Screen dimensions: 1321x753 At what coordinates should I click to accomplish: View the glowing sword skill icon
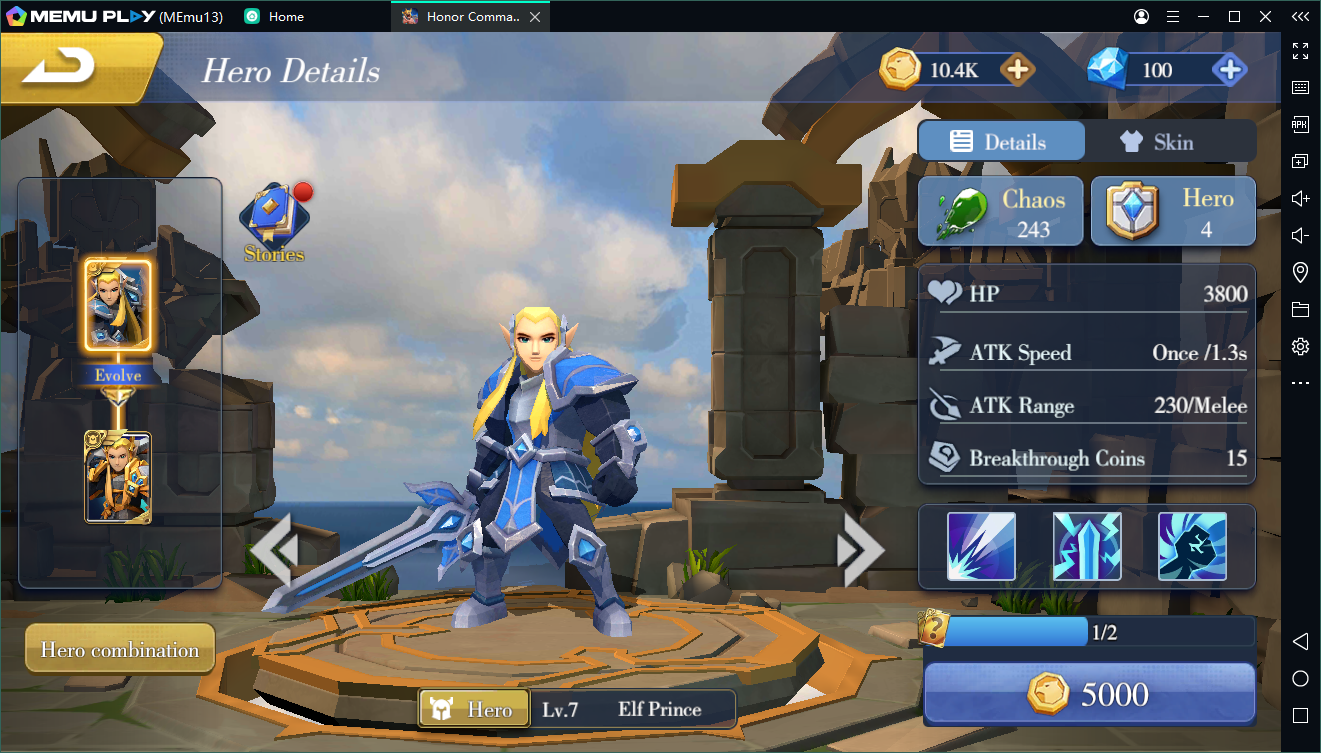tap(1087, 546)
